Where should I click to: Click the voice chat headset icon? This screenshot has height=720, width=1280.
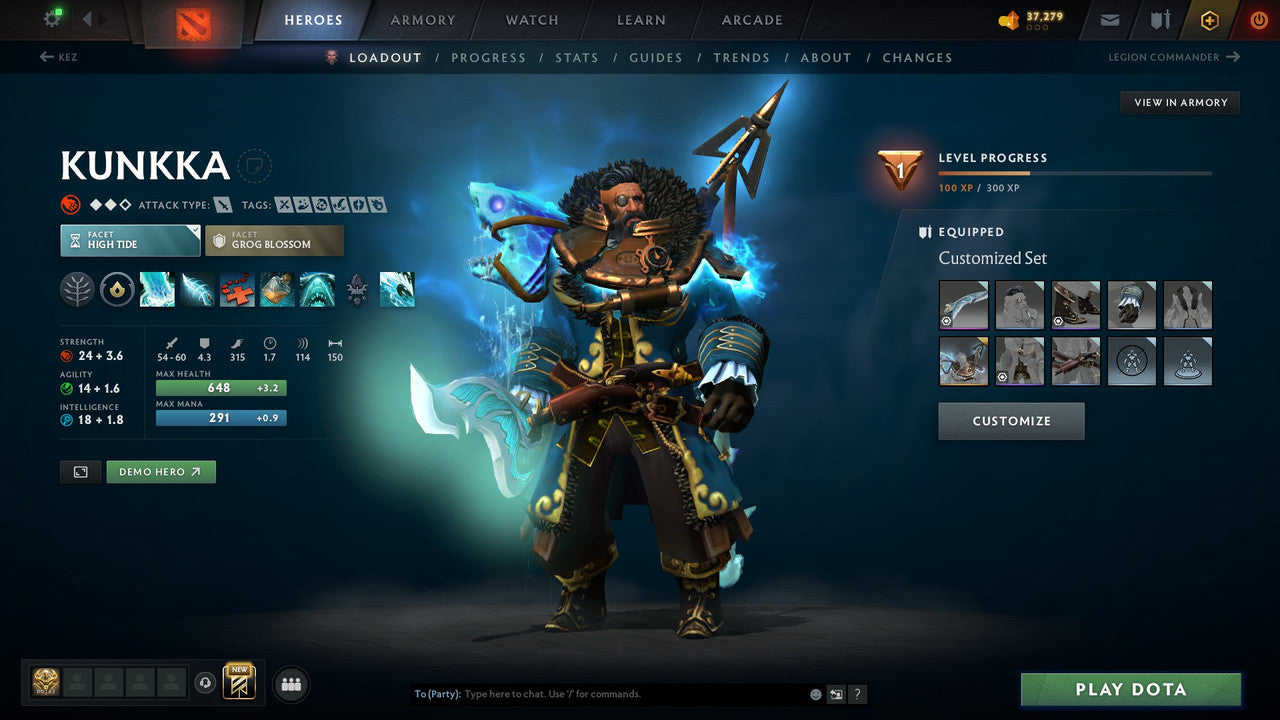point(207,683)
